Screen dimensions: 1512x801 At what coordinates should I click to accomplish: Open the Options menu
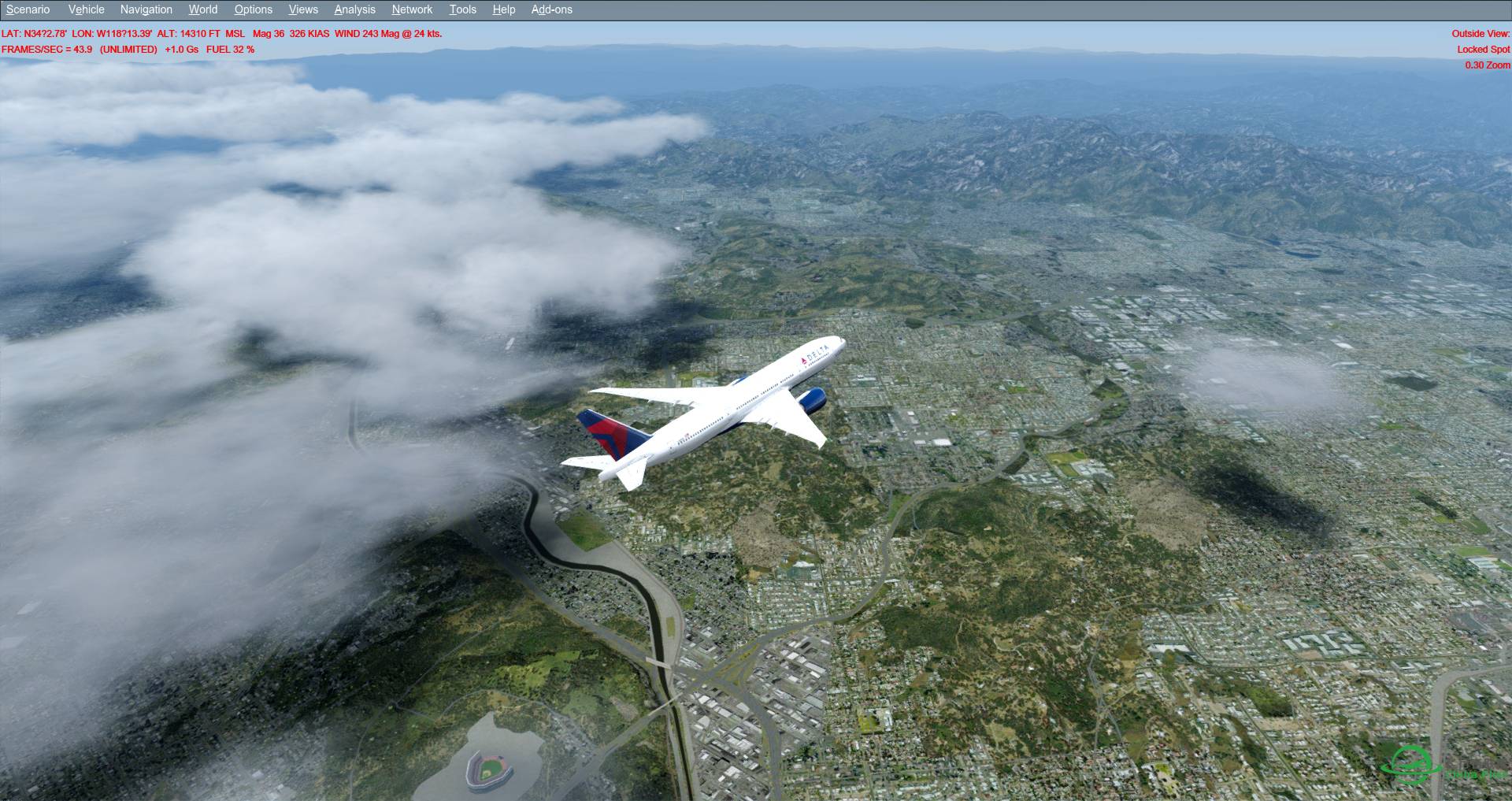pyautogui.click(x=253, y=9)
